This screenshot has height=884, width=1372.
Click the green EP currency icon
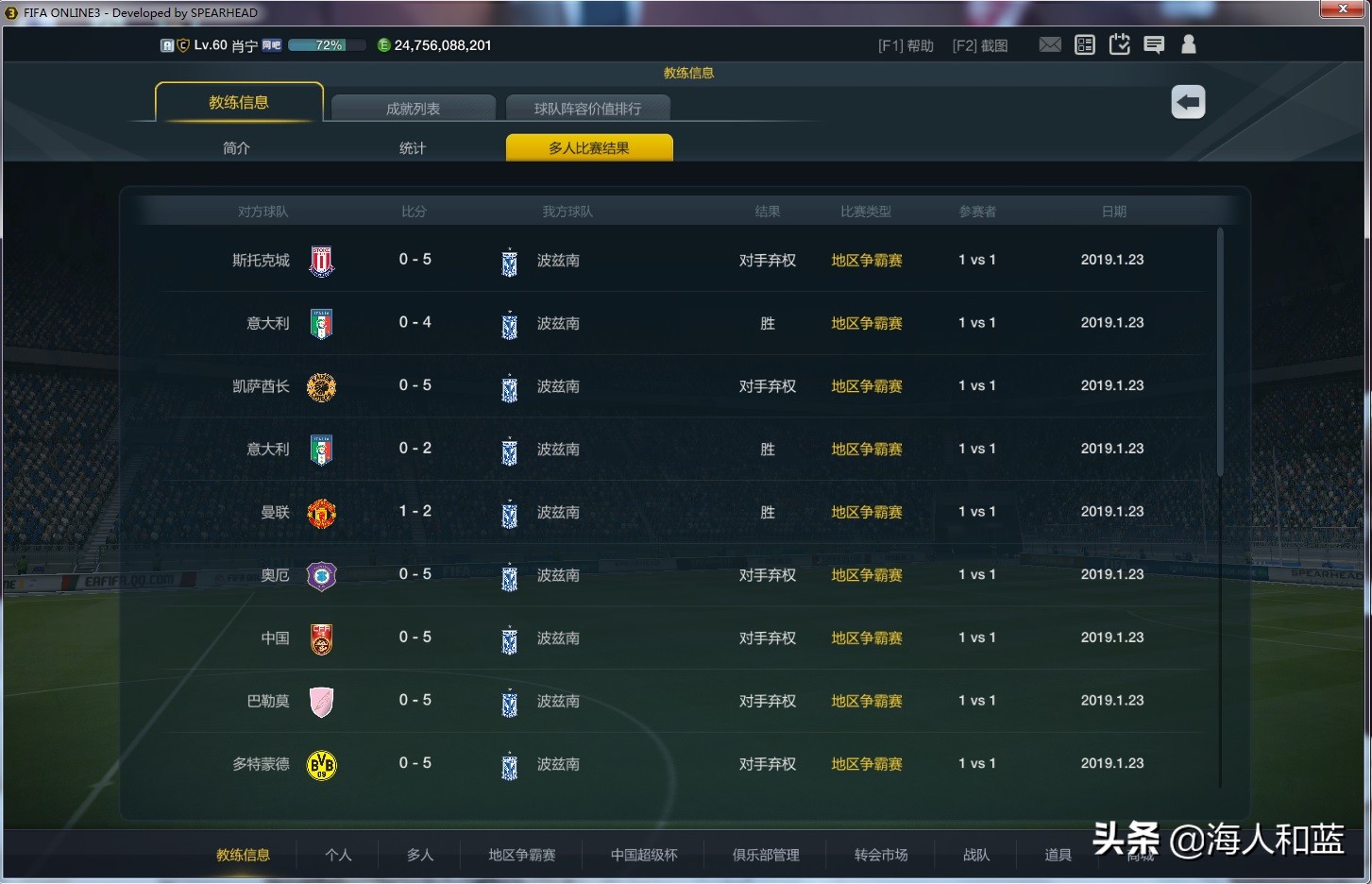[384, 44]
